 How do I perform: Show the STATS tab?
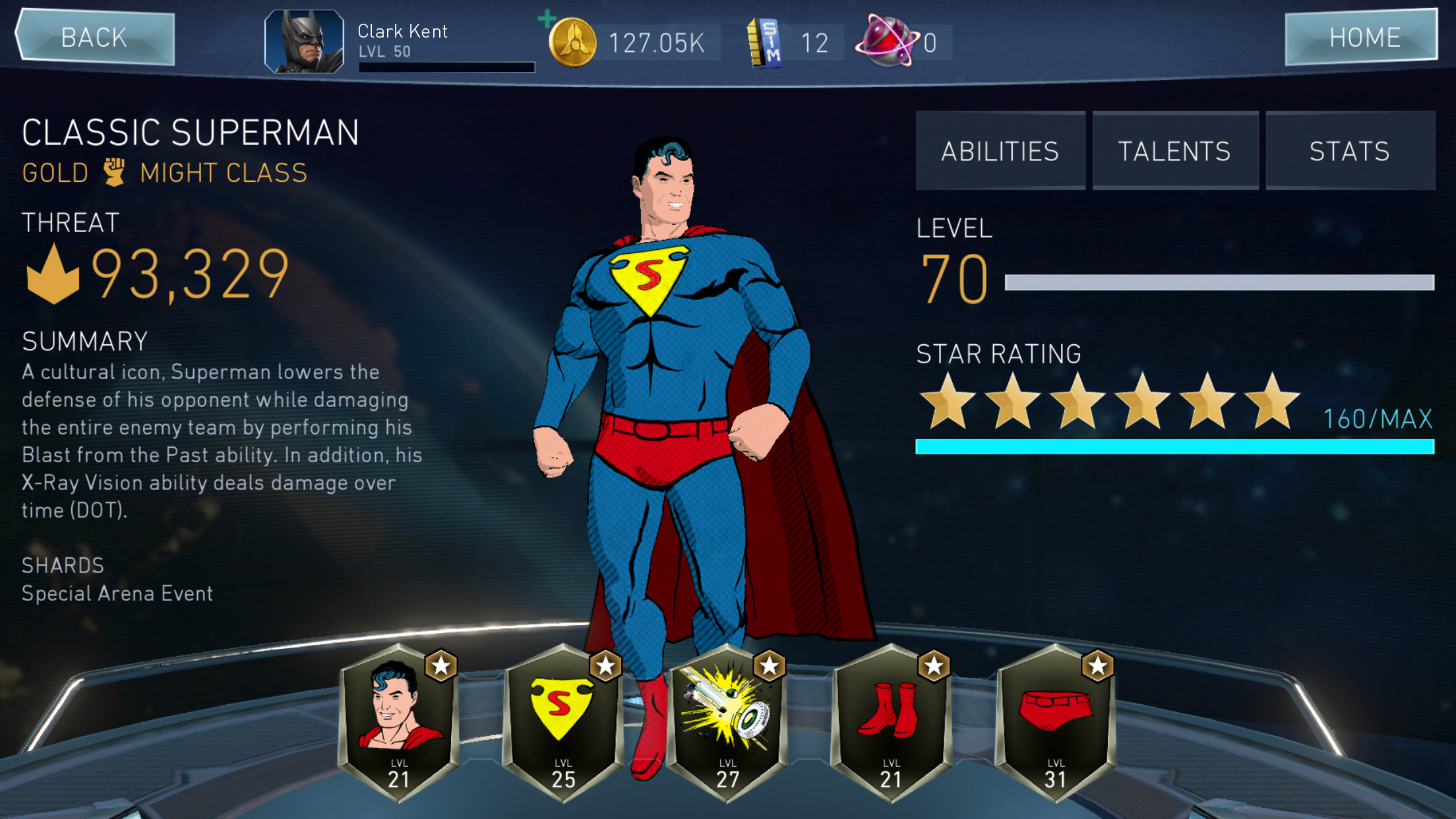coord(1349,151)
